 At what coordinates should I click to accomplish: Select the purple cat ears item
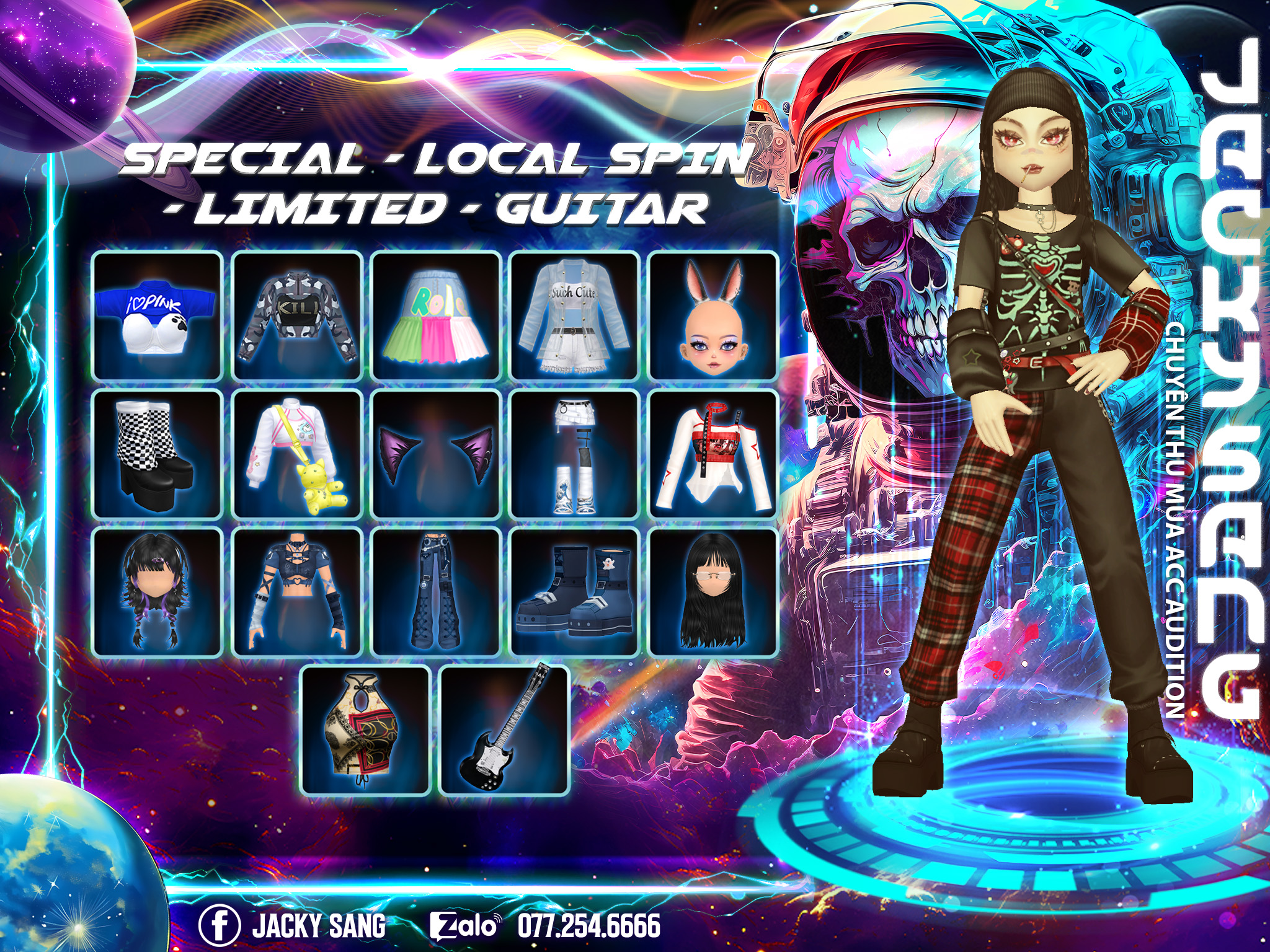tap(436, 454)
